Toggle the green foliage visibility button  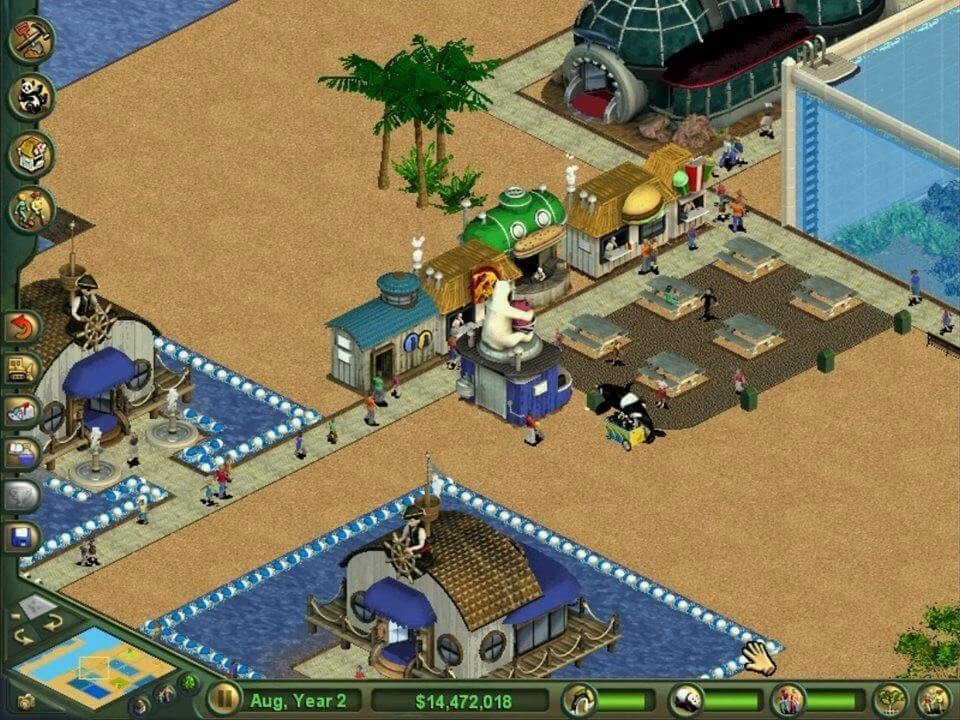pyautogui.click(x=188, y=683)
